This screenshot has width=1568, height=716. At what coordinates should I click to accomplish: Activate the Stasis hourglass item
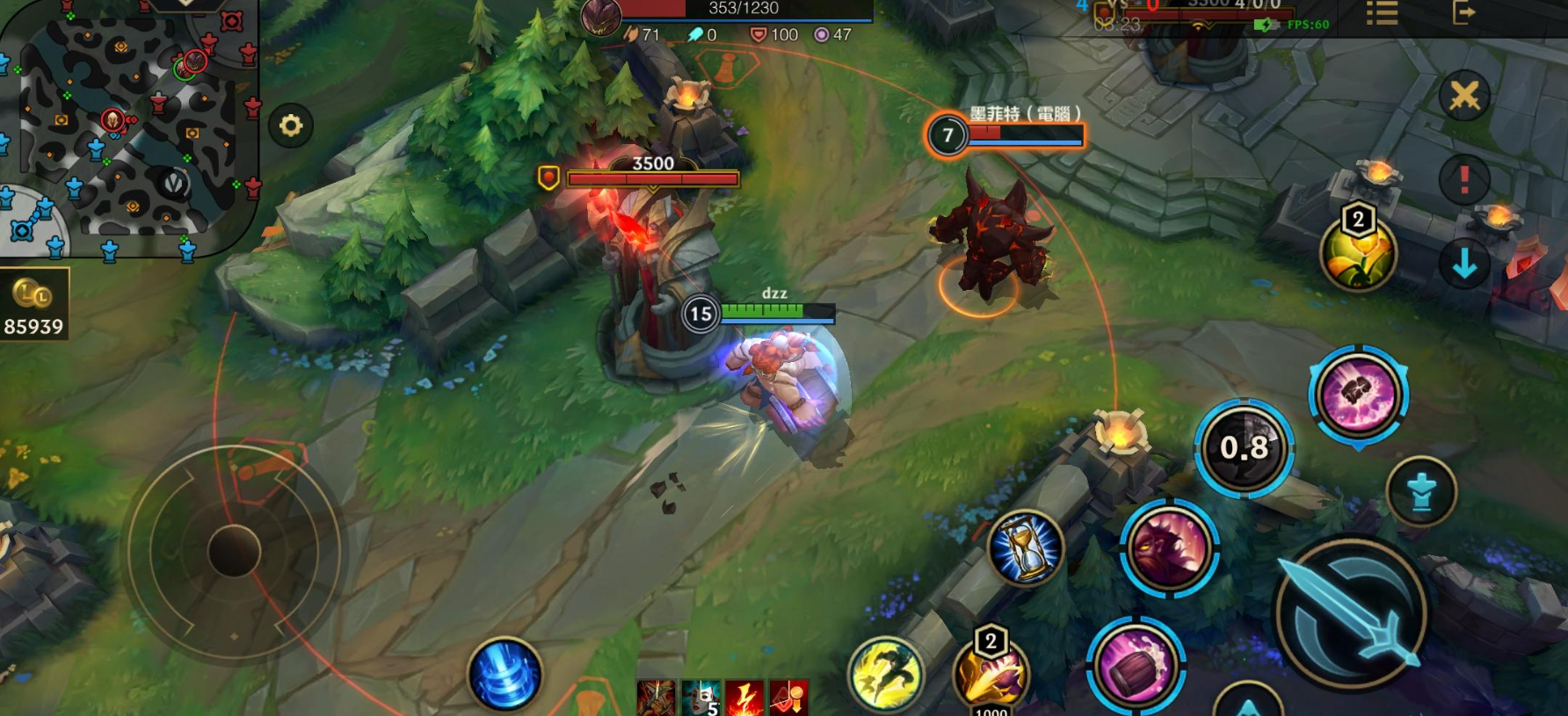pyautogui.click(x=1025, y=548)
